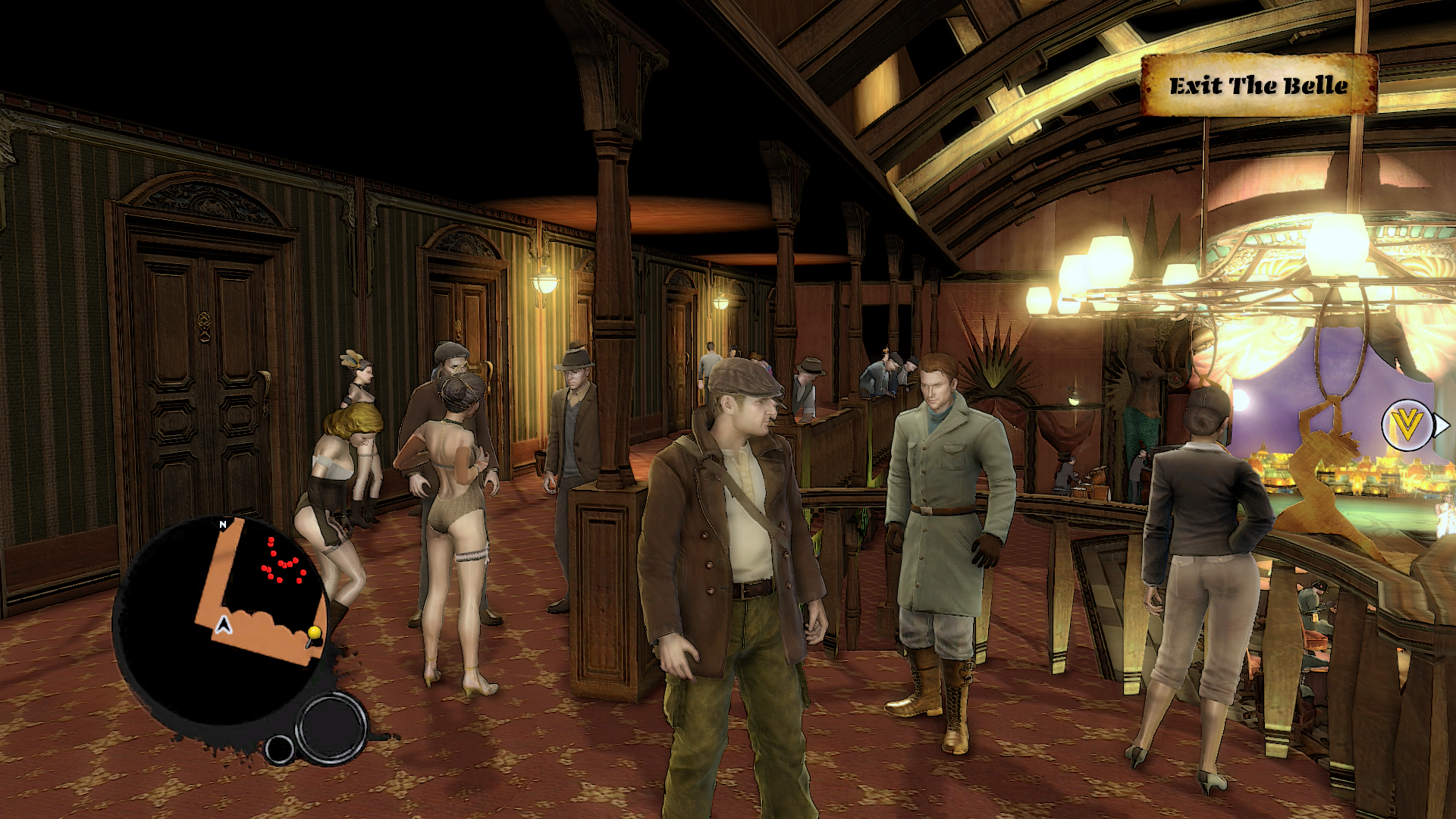Click the gold V objective direction indicator
Viewport: 1456px width, 819px height.
(x=1407, y=425)
